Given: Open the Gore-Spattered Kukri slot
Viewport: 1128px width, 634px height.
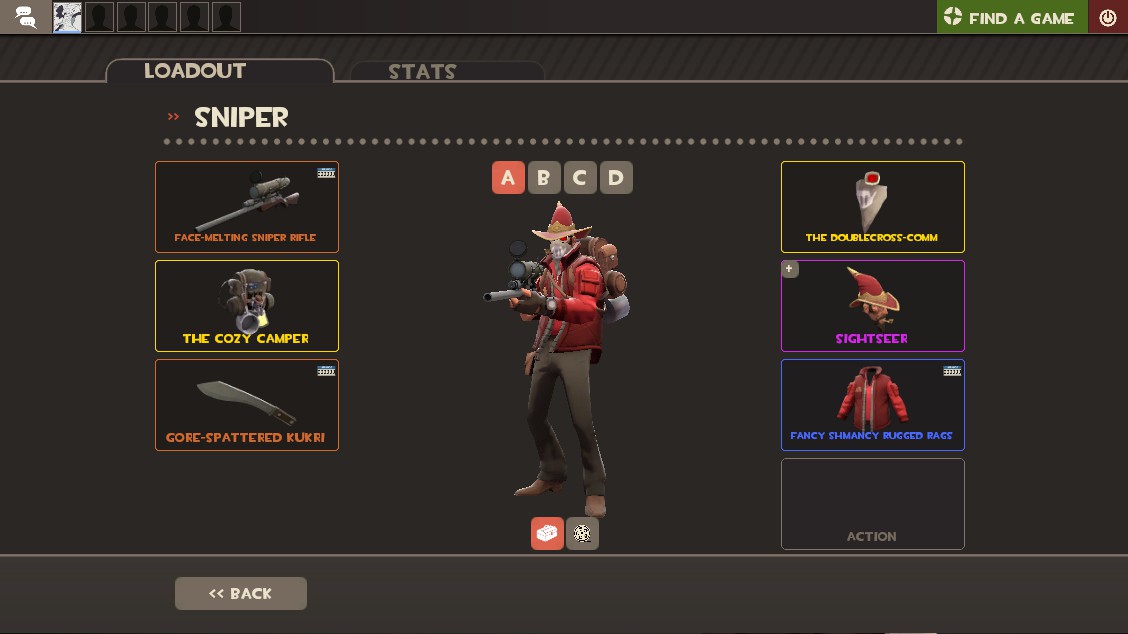Looking at the screenshot, I should click(x=247, y=405).
